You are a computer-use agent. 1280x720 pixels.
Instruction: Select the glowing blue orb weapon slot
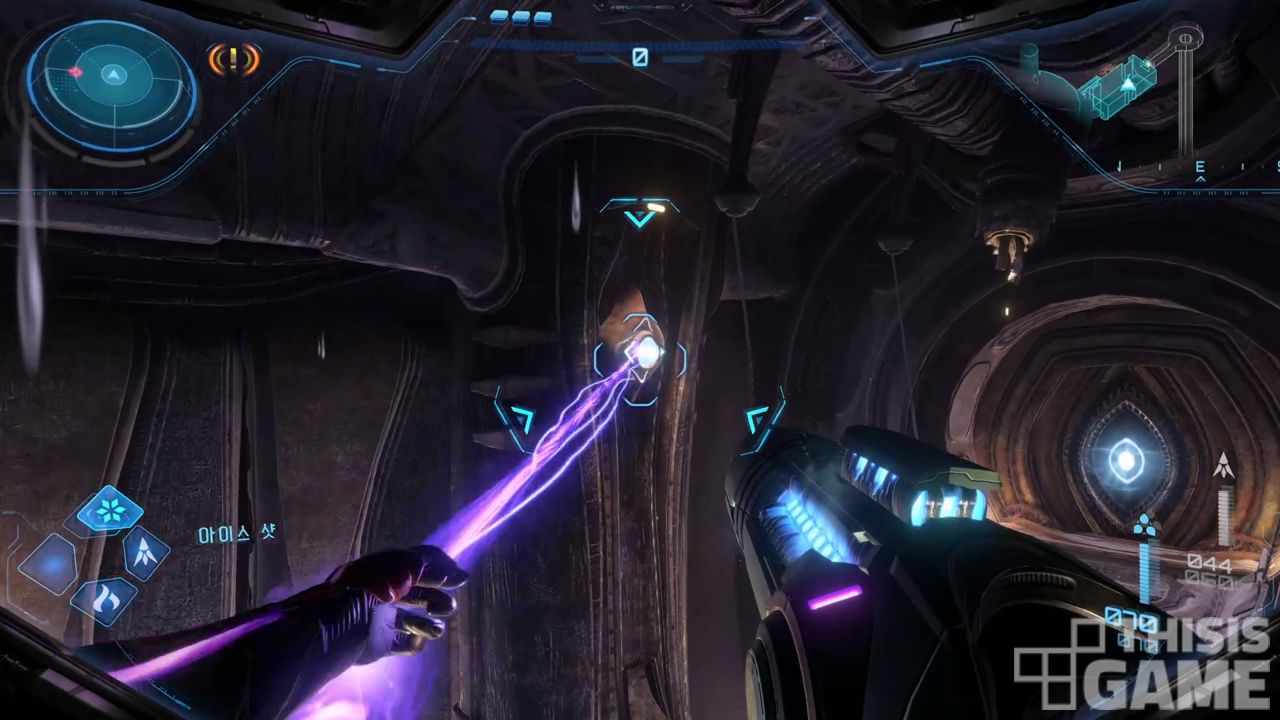47,563
